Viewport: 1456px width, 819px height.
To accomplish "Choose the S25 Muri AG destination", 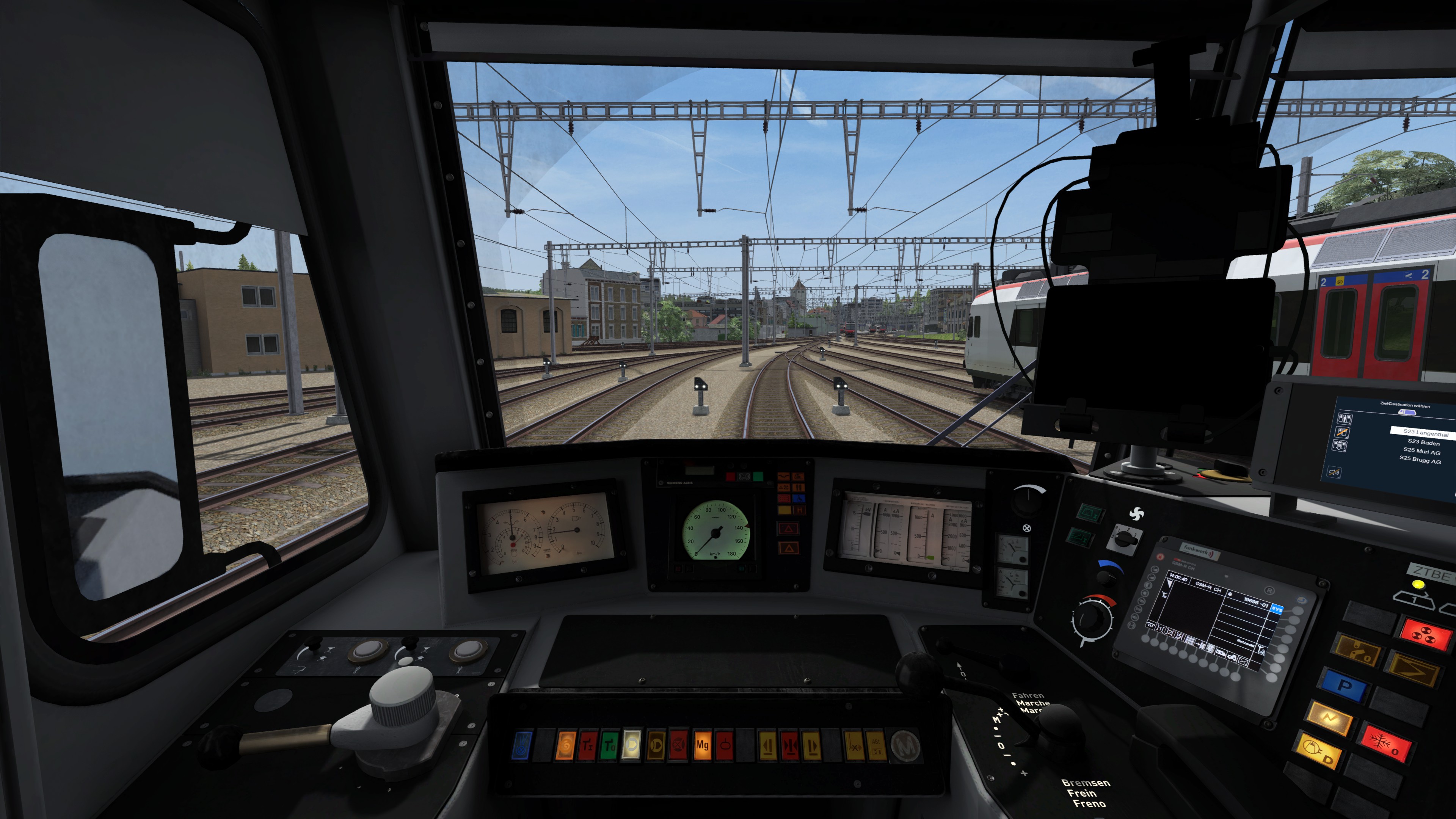I will pos(1421,452).
